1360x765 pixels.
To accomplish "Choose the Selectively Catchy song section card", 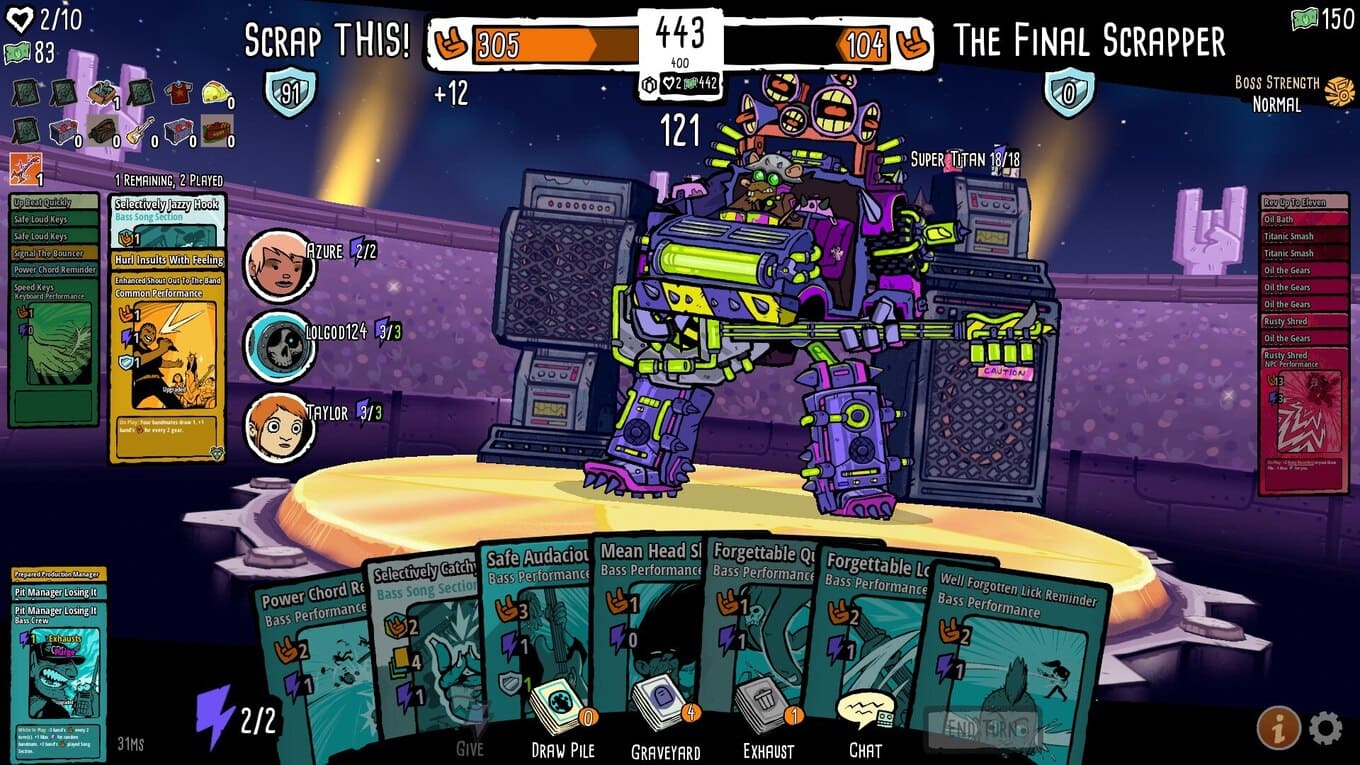I will [425, 640].
